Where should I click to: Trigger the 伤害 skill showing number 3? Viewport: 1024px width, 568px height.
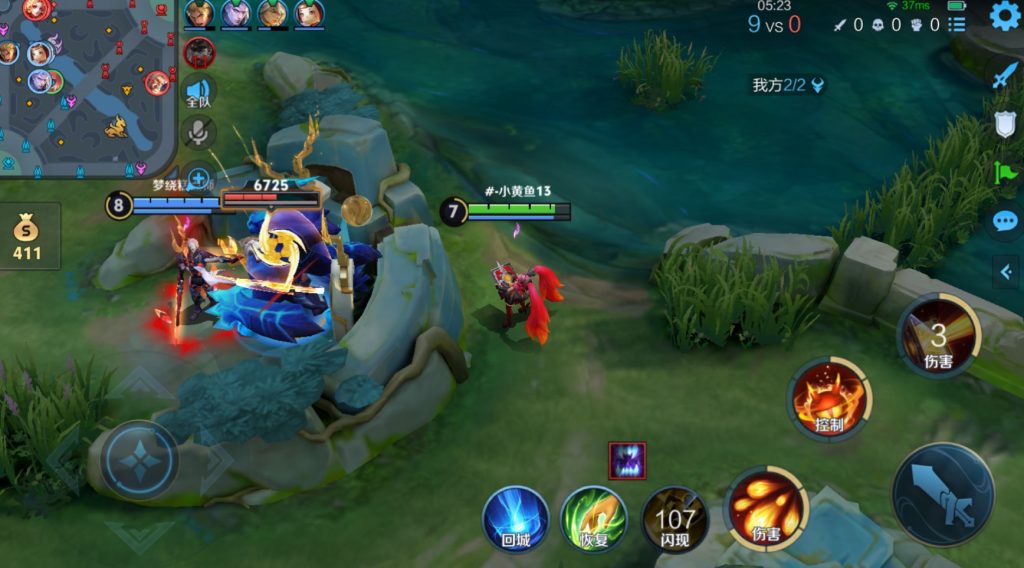938,336
